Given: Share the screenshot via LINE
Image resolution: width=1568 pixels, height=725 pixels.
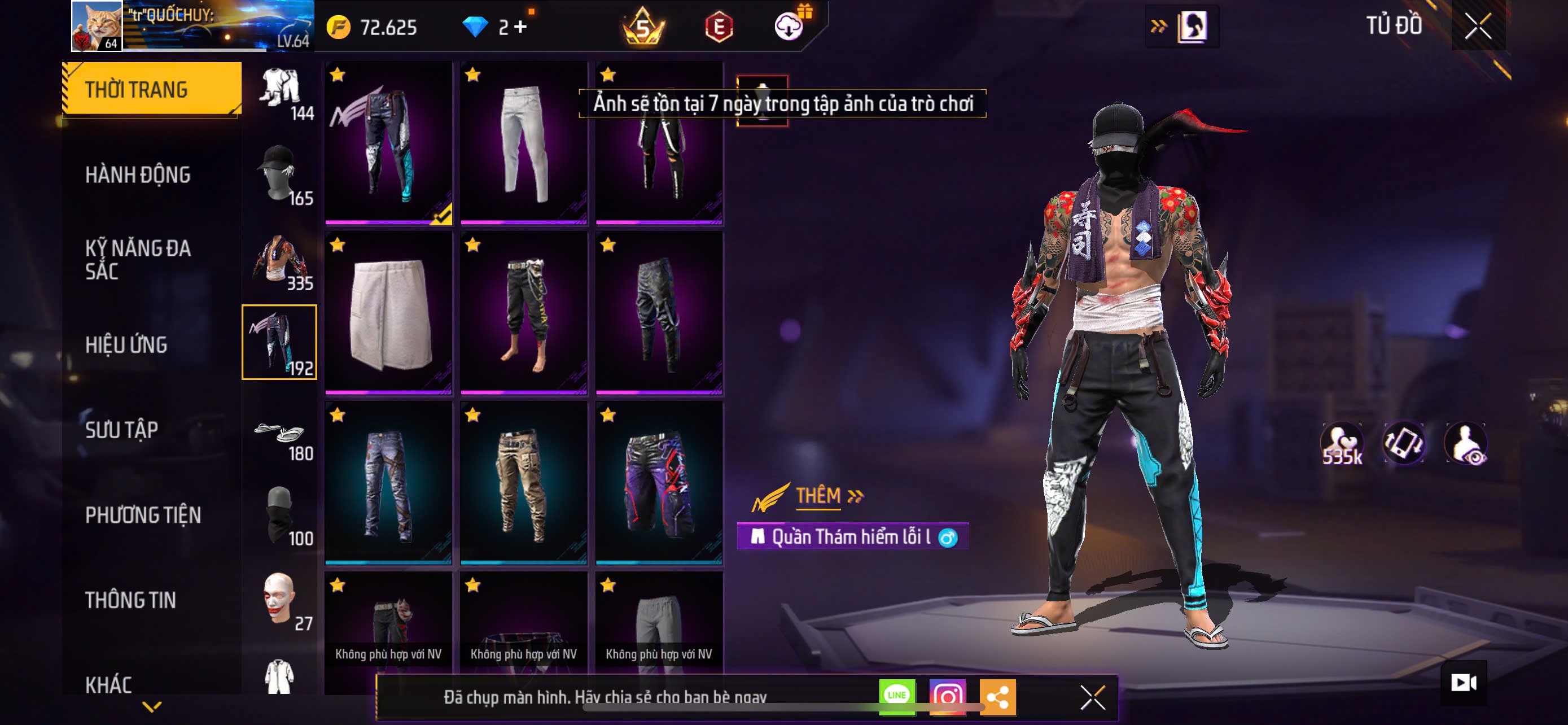Looking at the screenshot, I should [897, 696].
